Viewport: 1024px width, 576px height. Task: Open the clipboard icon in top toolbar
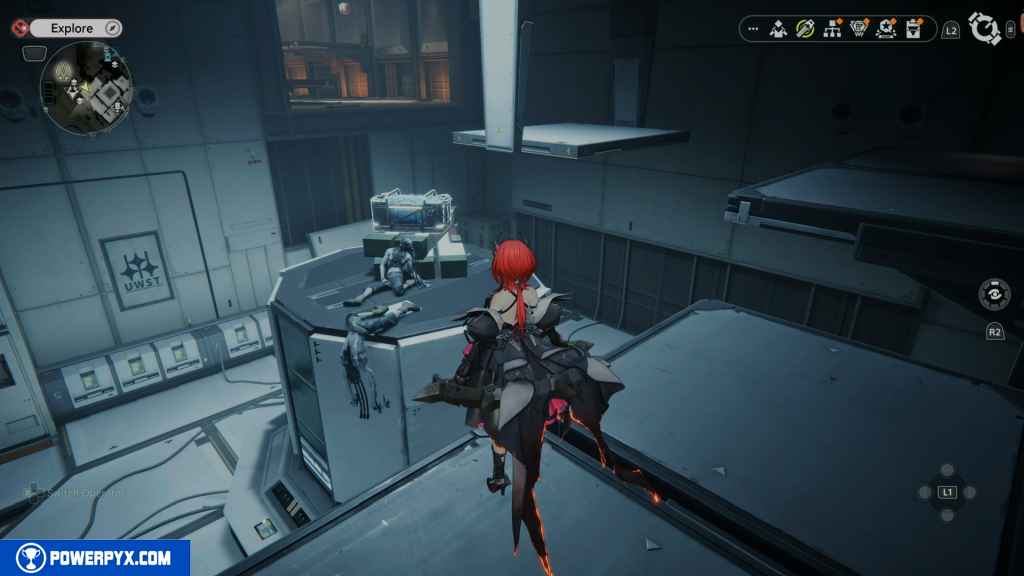pyautogui.click(x=913, y=29)
